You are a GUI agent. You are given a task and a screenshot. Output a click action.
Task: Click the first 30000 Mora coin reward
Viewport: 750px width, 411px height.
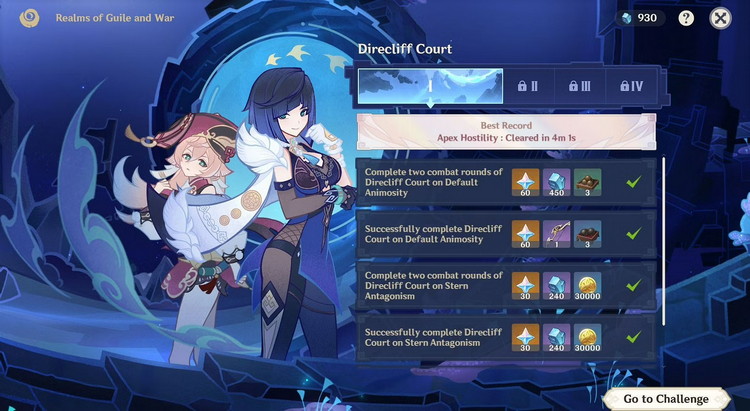588,285
